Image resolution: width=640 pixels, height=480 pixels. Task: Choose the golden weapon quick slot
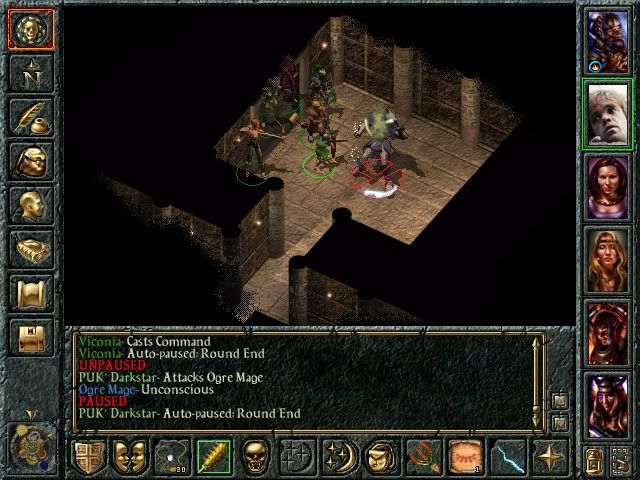(214, 456)
